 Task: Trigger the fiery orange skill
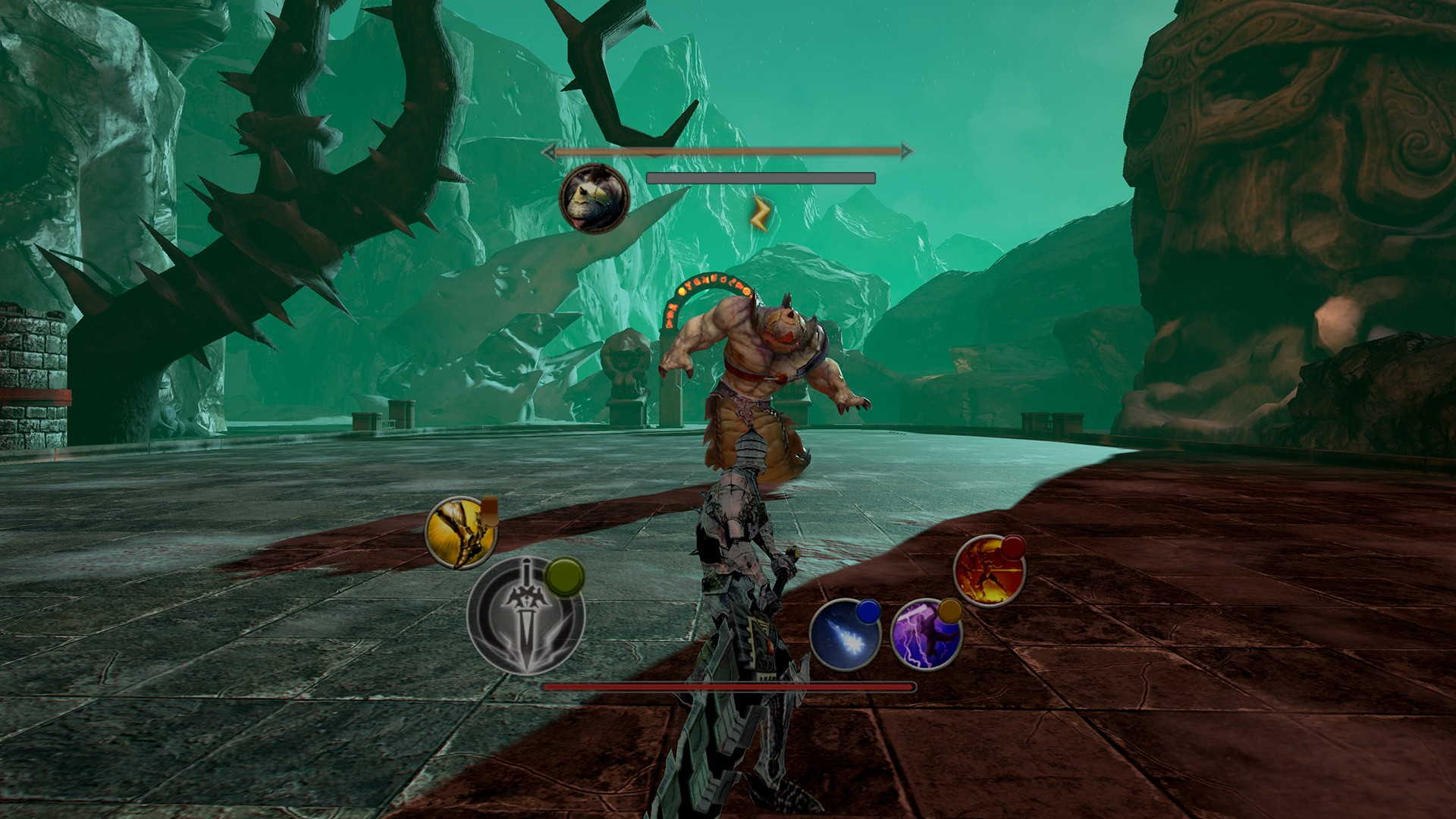(989, 571)
